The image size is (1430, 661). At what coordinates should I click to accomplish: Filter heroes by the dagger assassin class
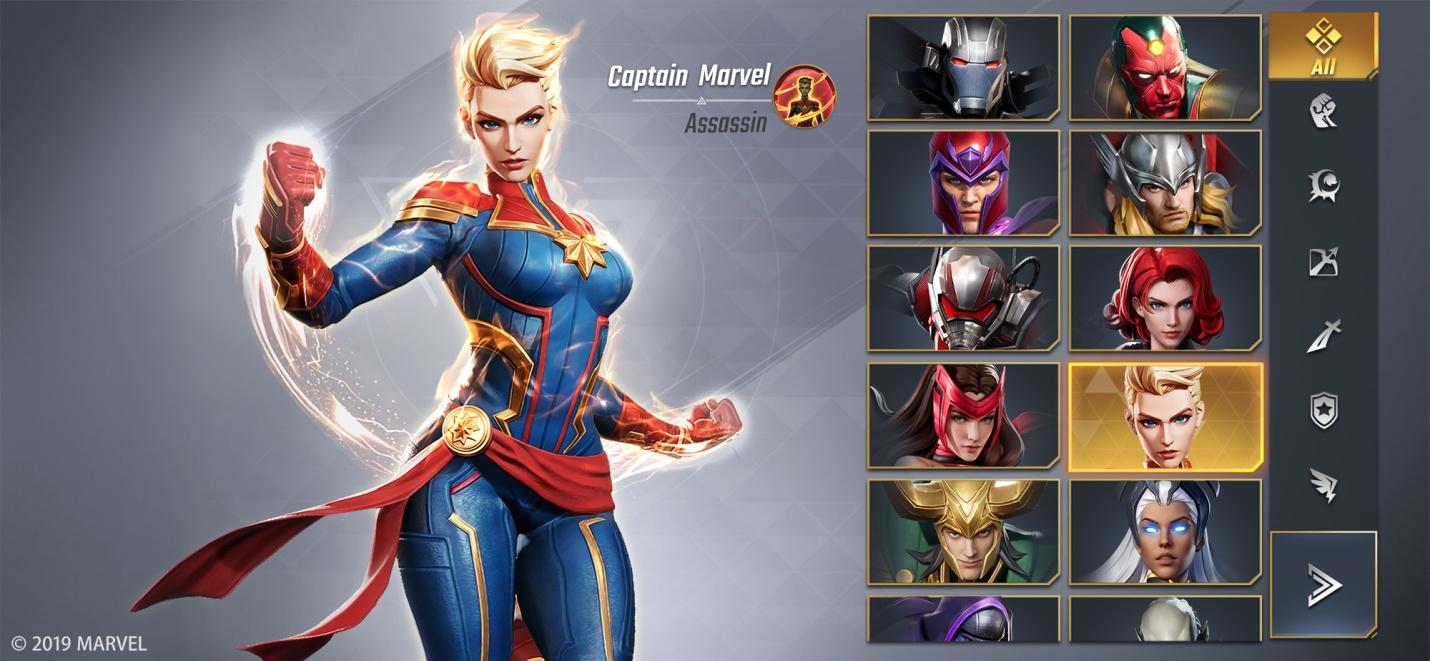point(1323,337)
